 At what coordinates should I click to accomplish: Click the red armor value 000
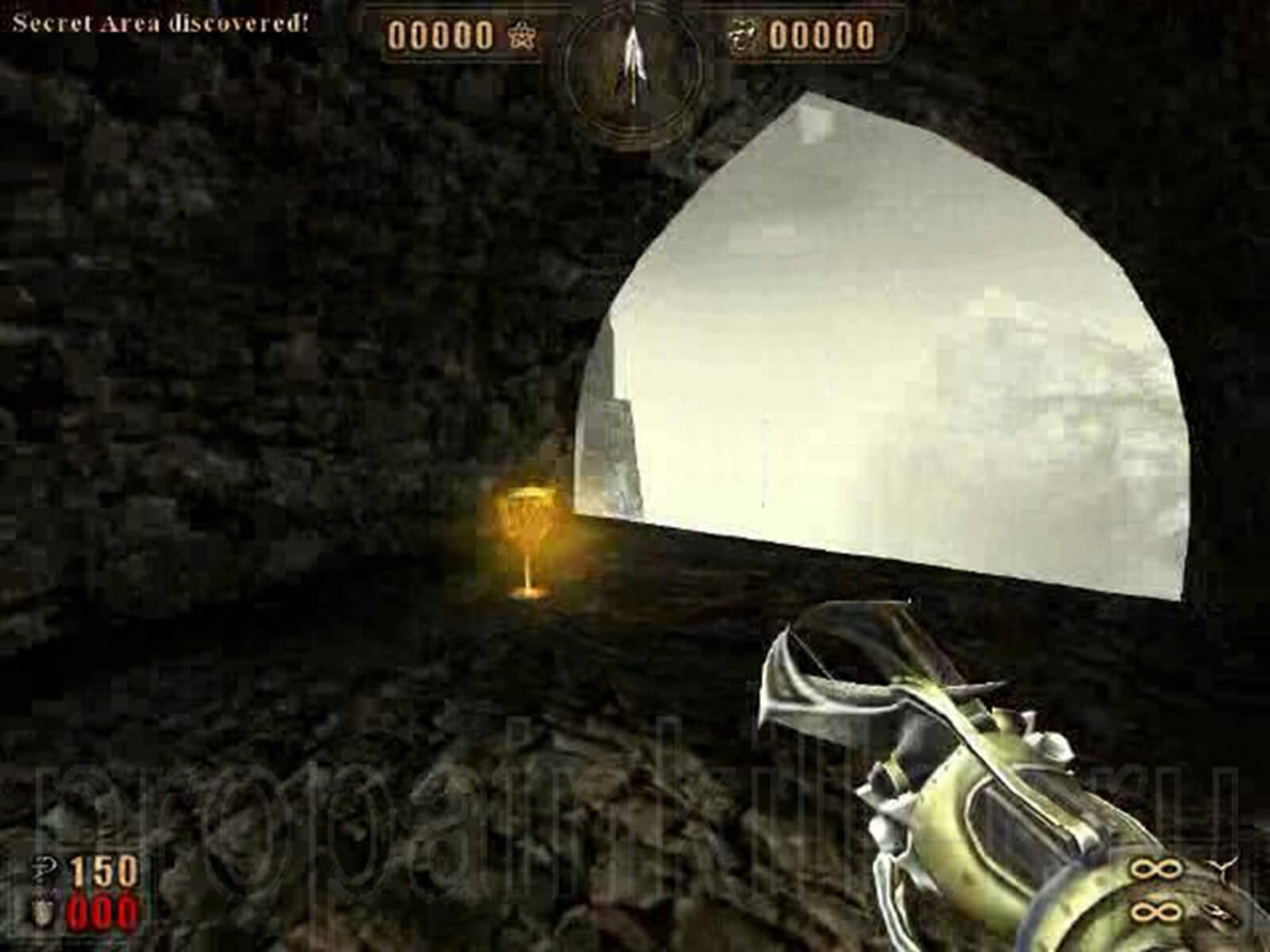(x=102, y=912)
